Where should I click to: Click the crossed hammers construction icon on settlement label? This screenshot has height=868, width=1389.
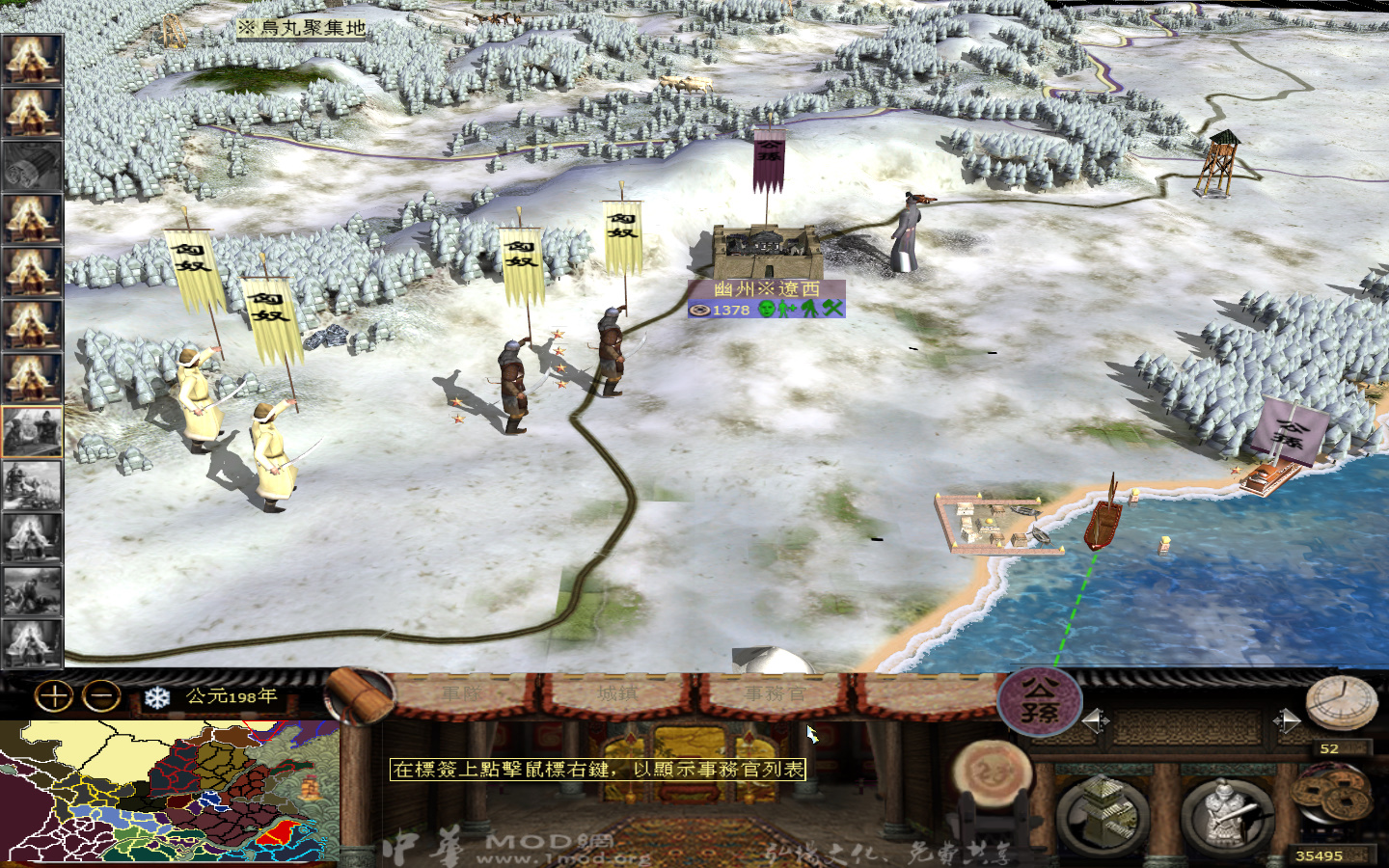pyautogui.click(x=832, y=309)
